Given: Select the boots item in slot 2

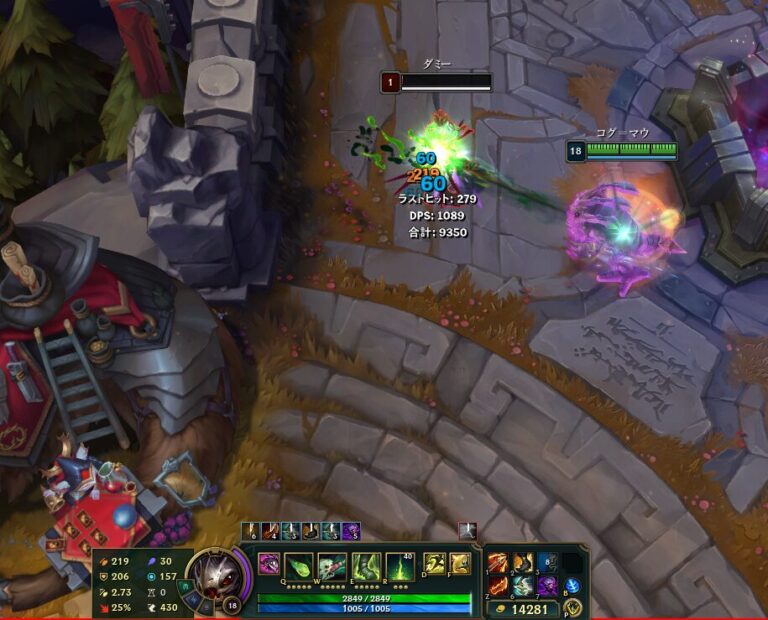Looking at the screenshot, I should (x=522, y=563).
